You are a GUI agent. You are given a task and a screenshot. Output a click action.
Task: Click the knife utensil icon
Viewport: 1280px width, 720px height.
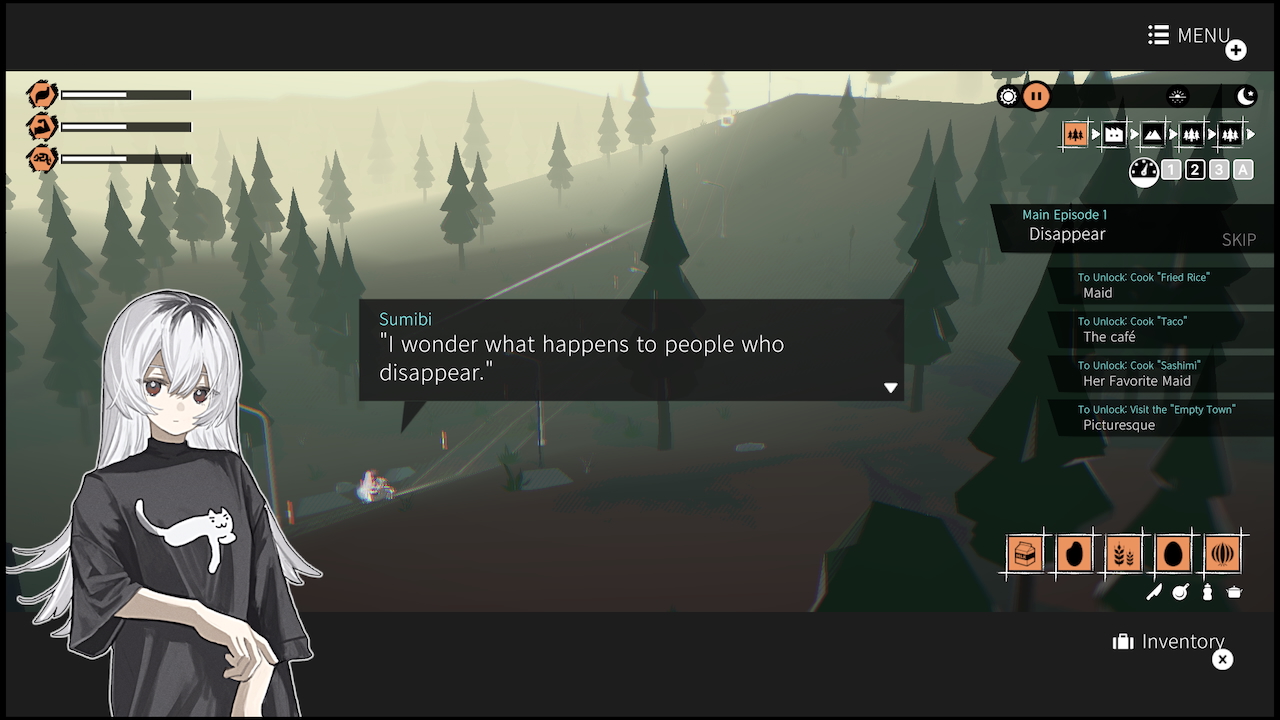pyautogui.click(x=1154, y=592)
